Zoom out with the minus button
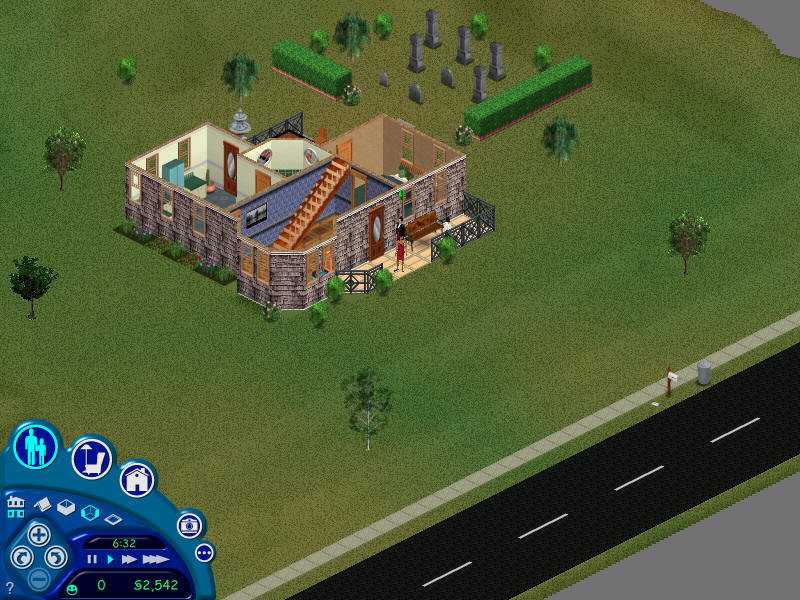This screenshot has width=800, height=600. 38,578
